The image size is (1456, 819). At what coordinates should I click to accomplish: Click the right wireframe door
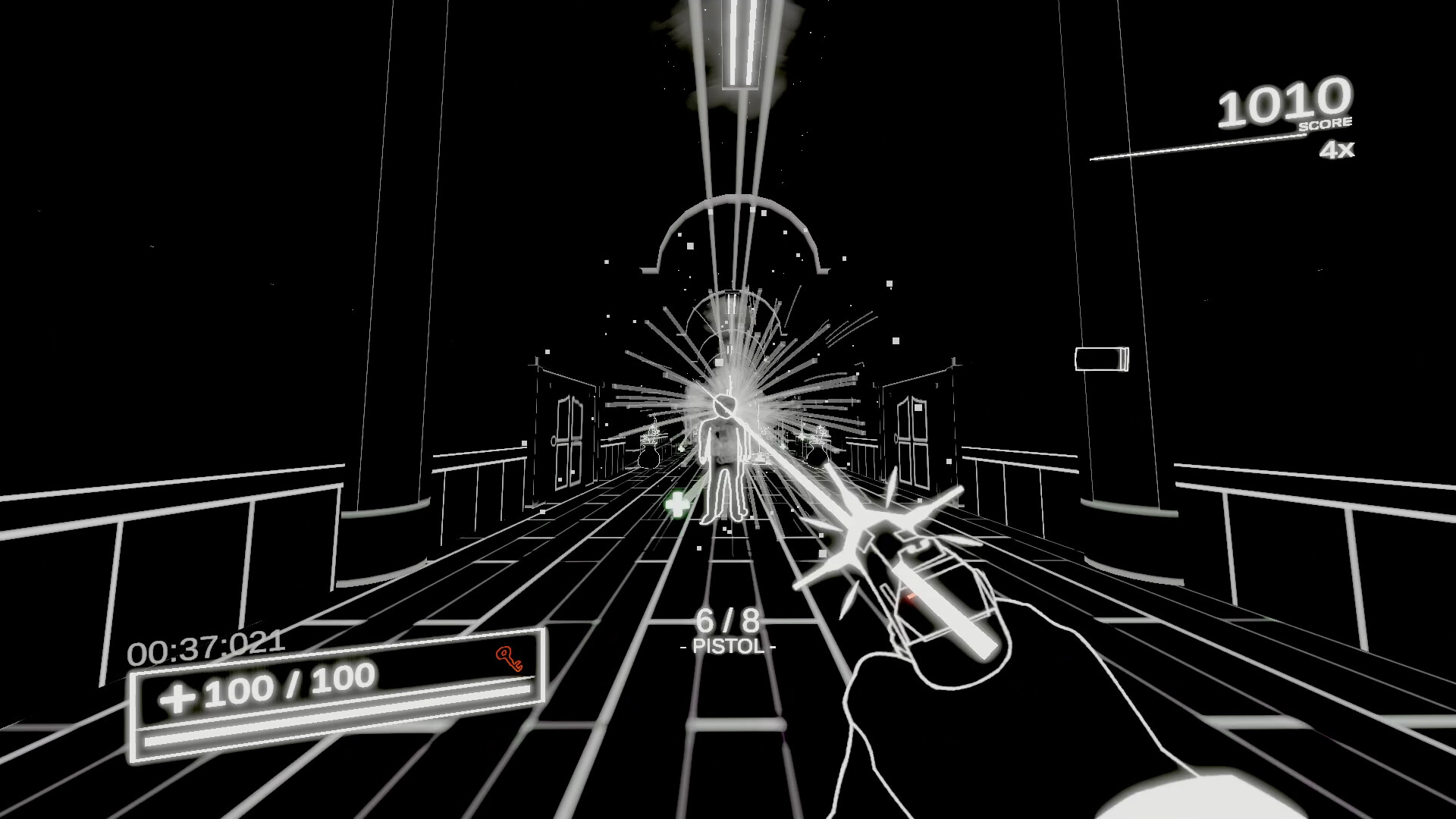point(912,440)
